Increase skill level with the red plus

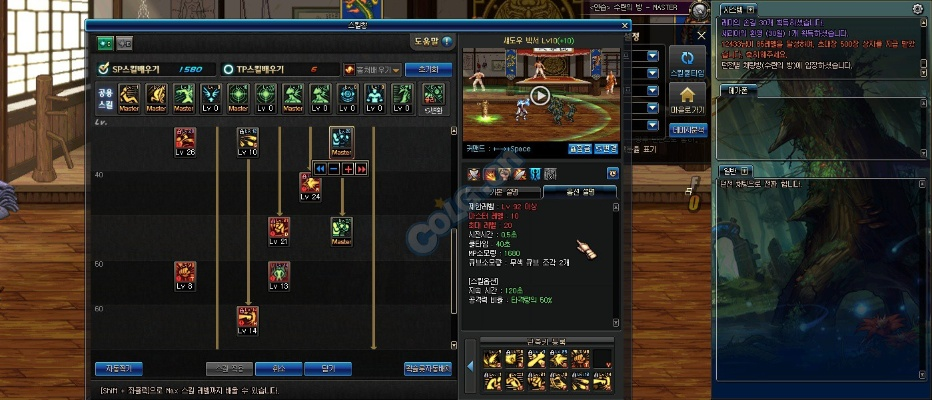click(348, 169)
